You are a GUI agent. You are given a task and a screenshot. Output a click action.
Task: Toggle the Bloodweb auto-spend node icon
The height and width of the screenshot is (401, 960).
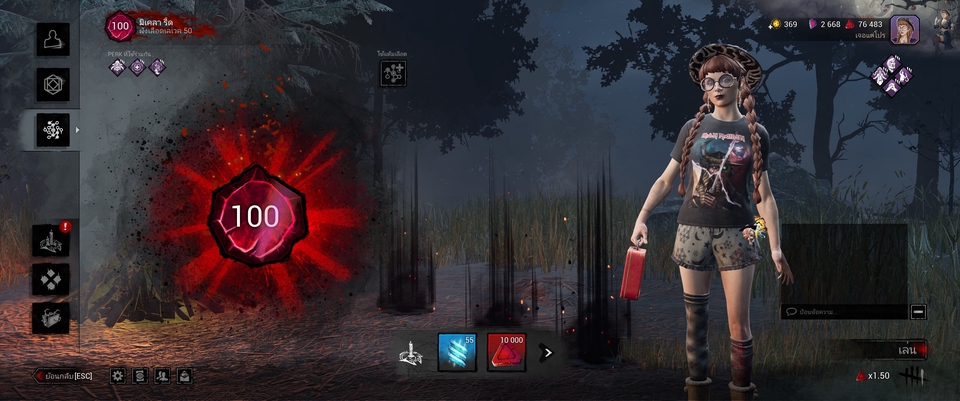click(393, 72)
